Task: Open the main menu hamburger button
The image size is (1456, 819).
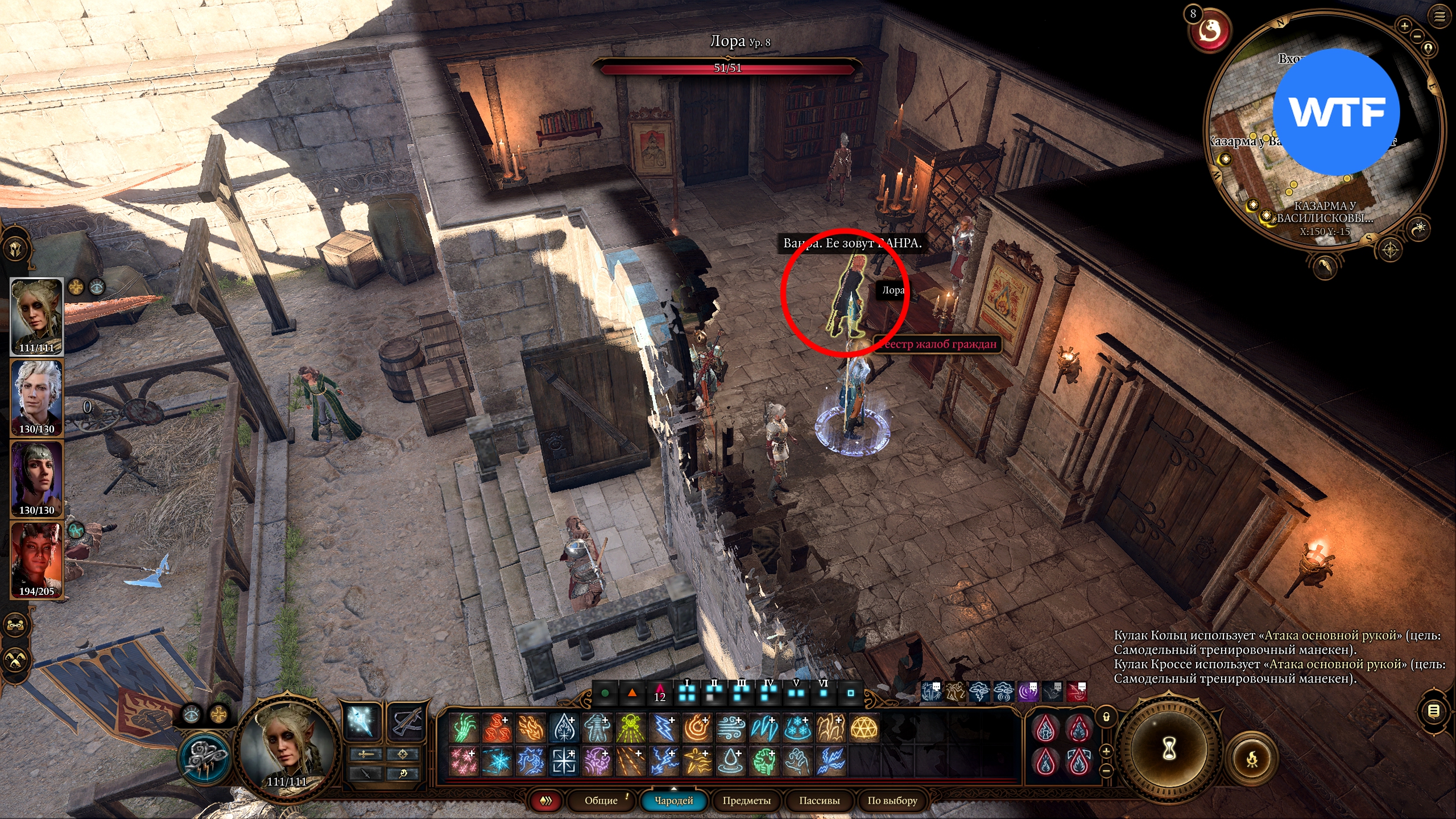Action: [x=1440, y=16]
